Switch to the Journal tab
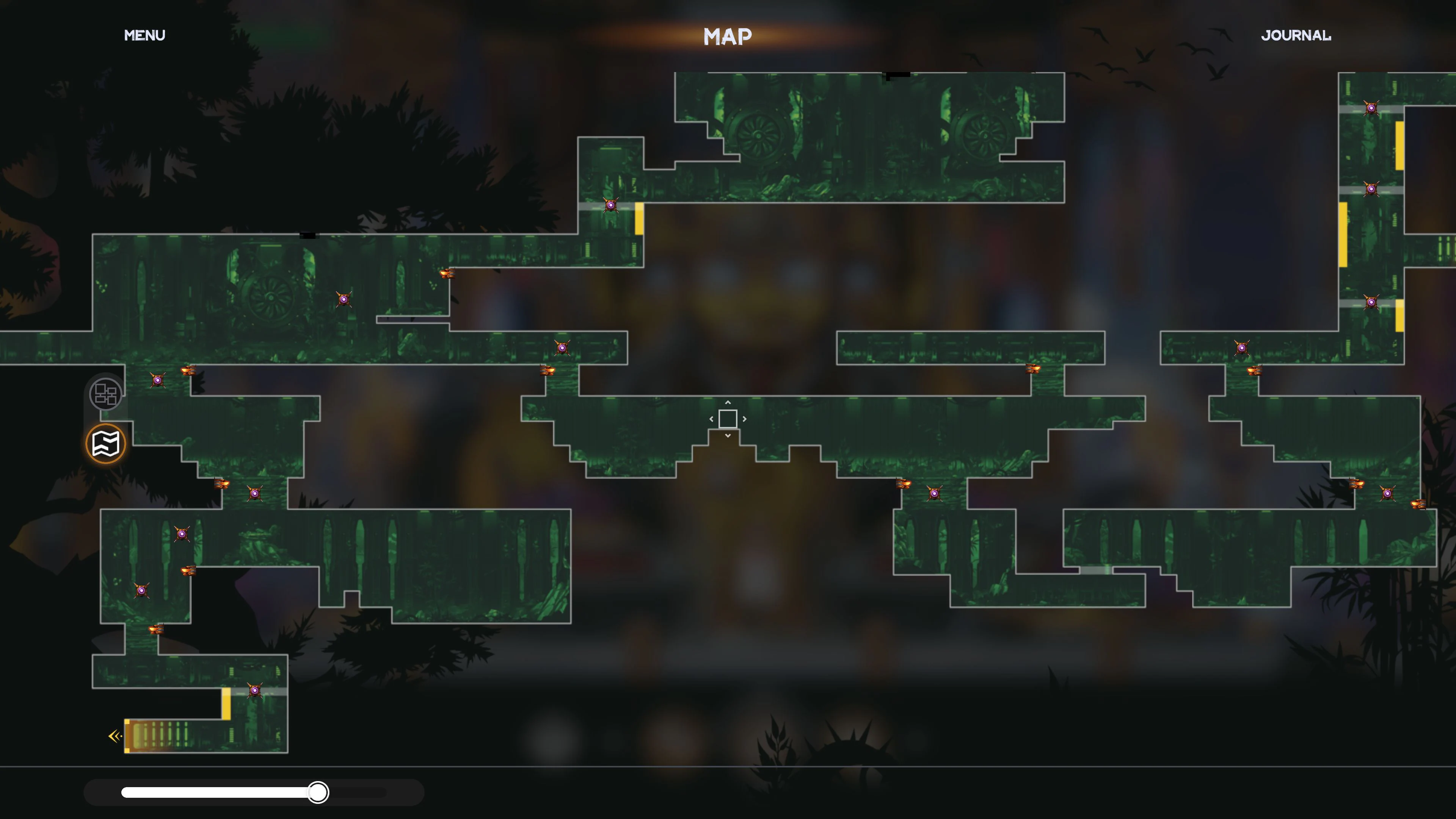 click(x=1297, y=35)
